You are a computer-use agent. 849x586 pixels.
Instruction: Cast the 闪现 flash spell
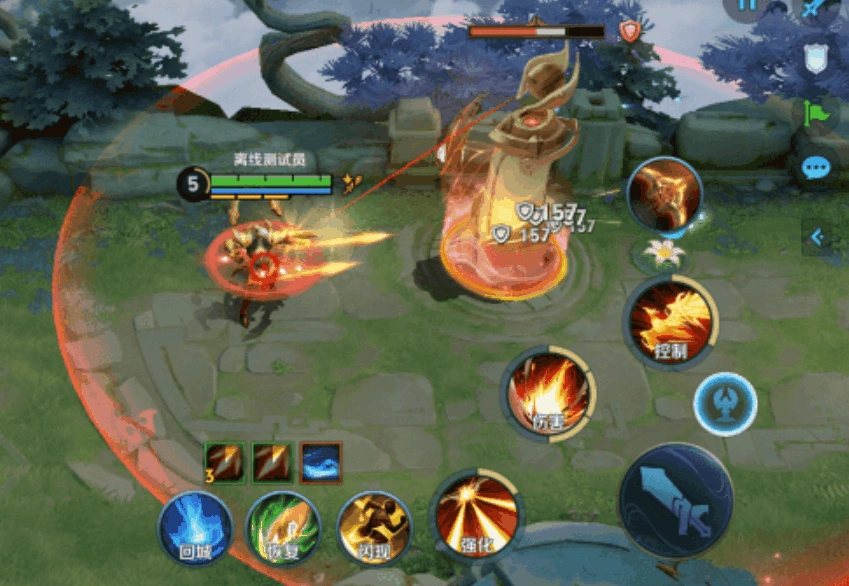373,526
